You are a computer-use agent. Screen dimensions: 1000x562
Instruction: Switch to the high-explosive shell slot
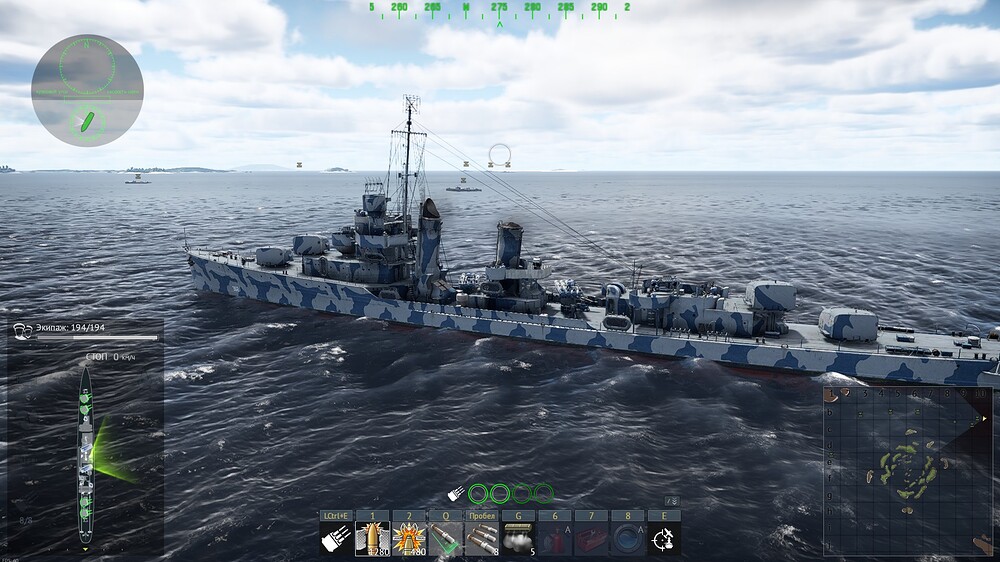coord(409,539)
